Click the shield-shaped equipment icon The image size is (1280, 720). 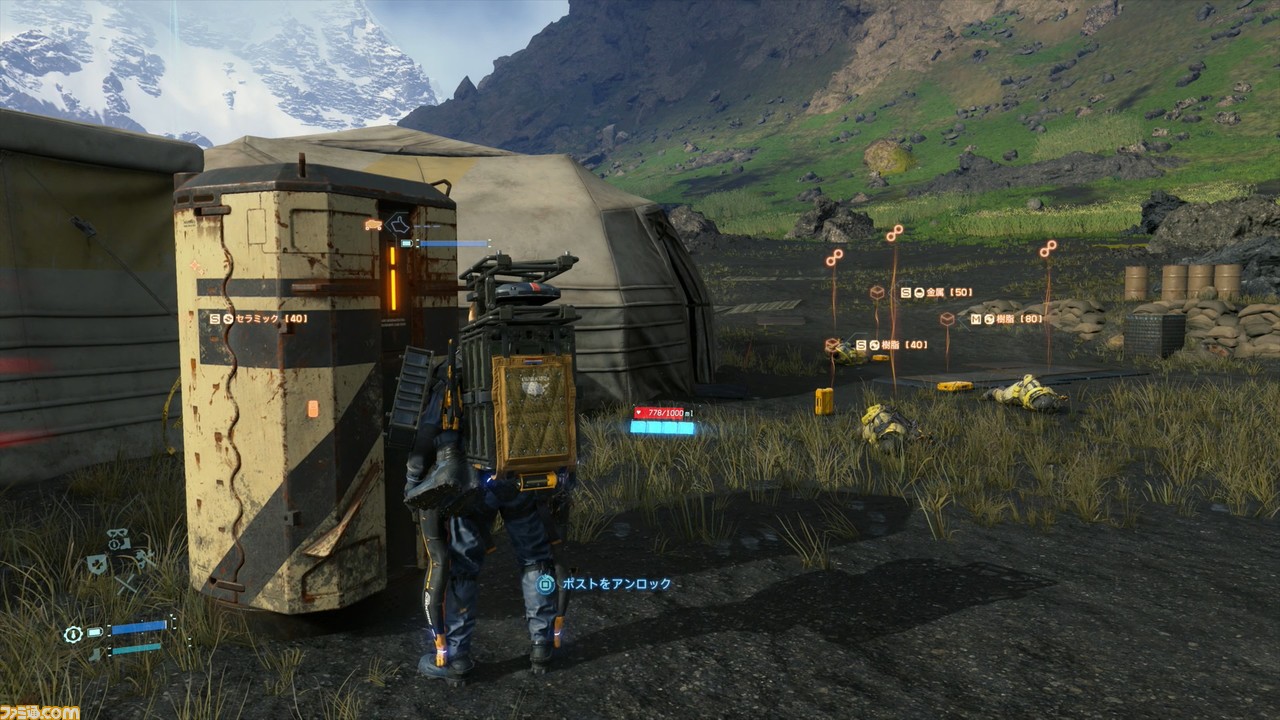coord(97,563)
